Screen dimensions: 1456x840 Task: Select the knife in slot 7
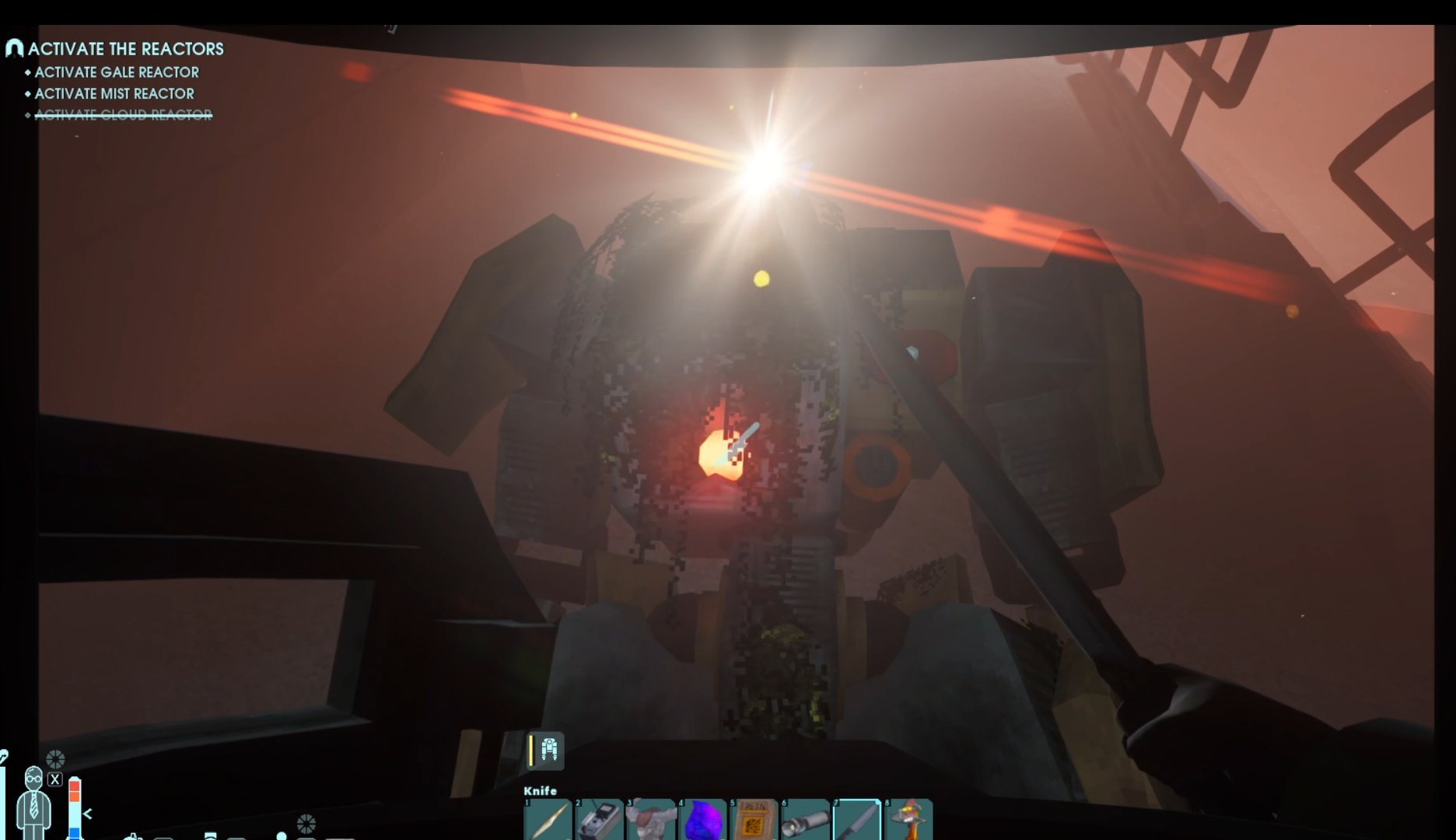click(x=857, y=821)
